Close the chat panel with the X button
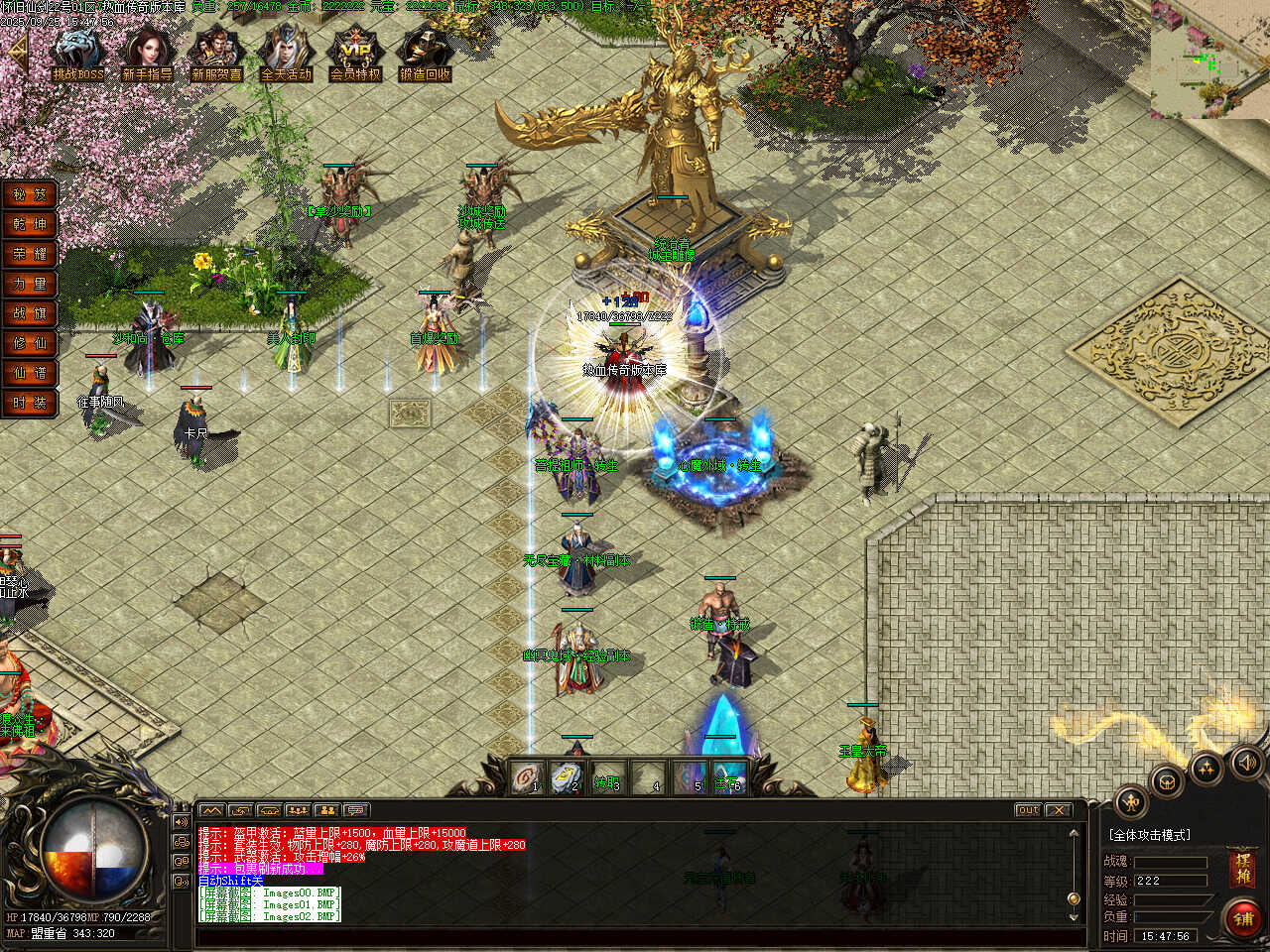Viewport: 1270px width, 952px height. click(x=1059, y=810)
